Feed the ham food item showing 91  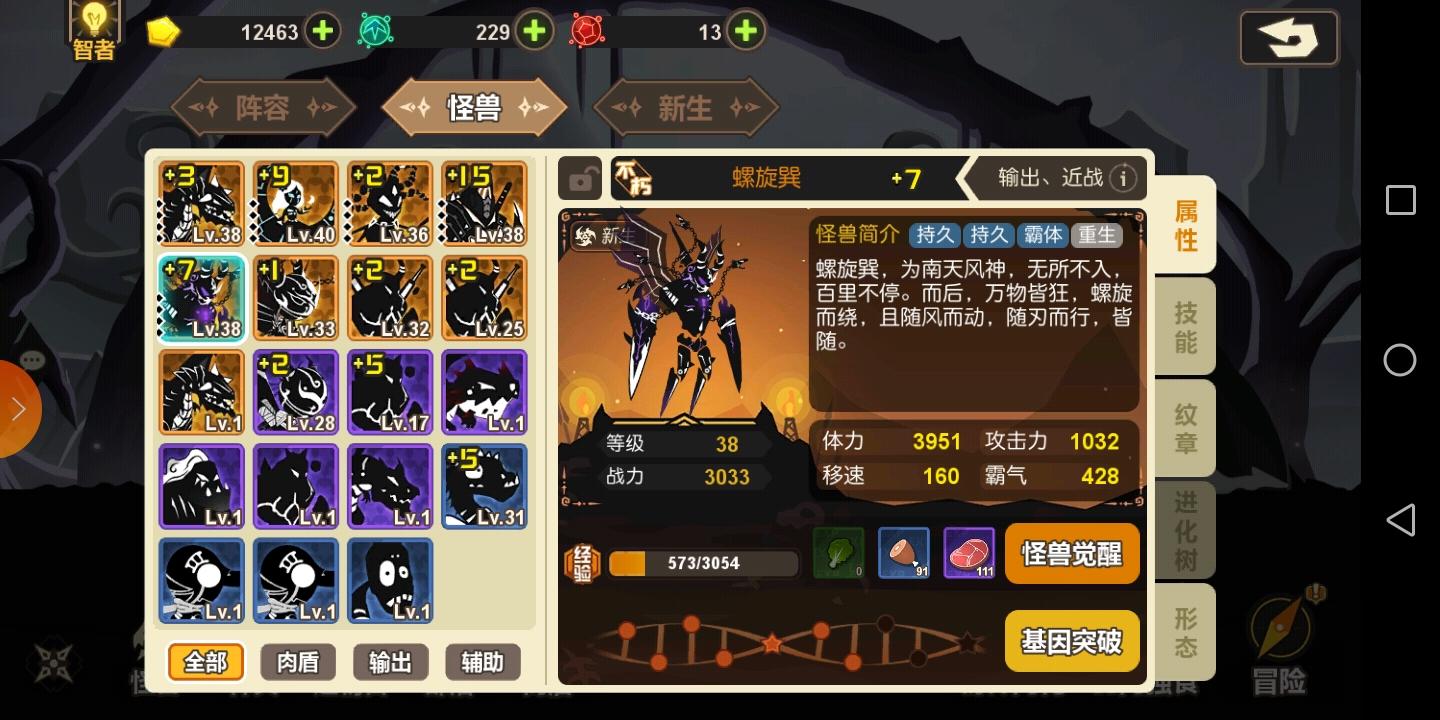point(903,553)
